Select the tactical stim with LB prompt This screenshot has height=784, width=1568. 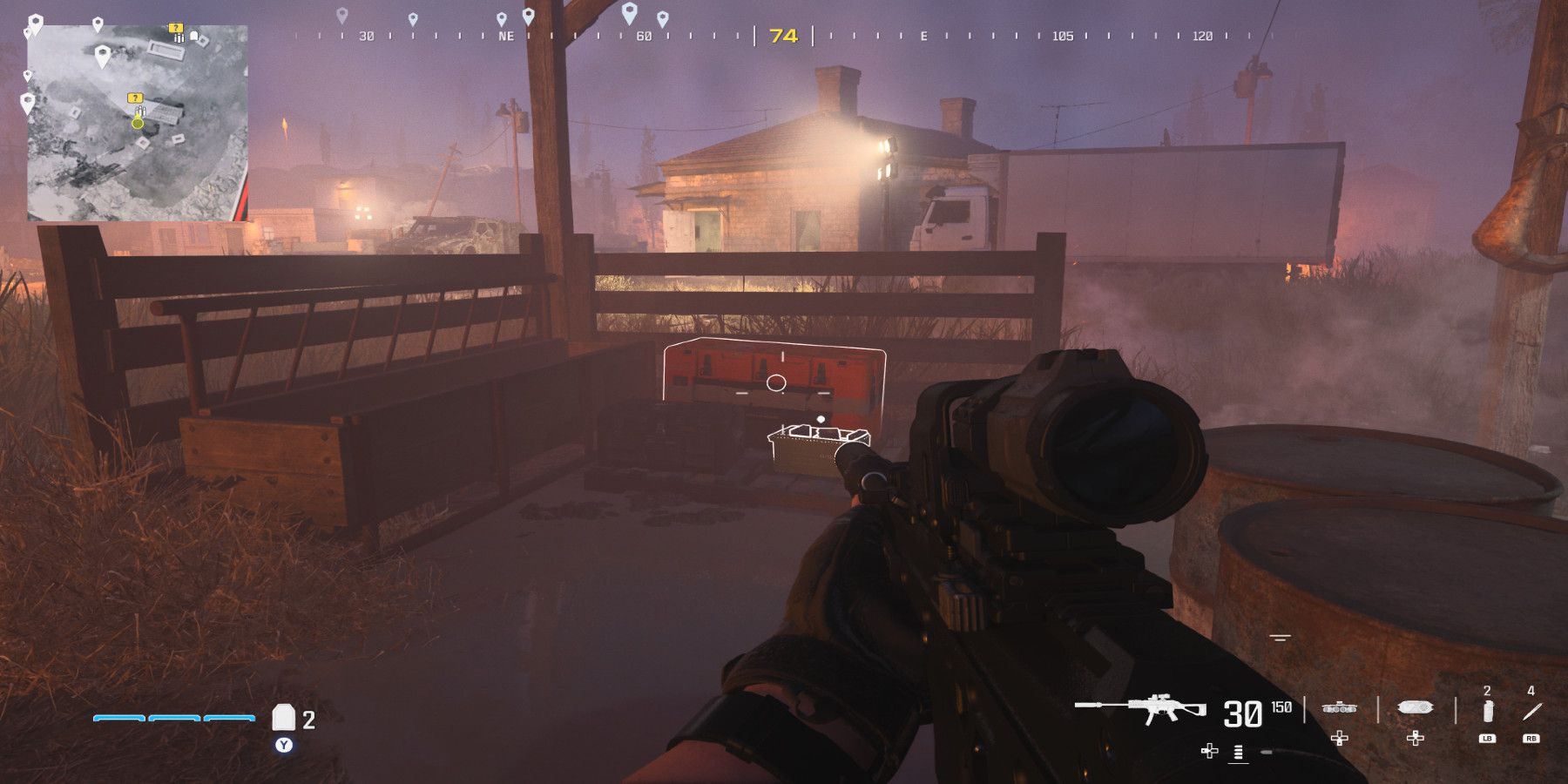pos(1487,711)
